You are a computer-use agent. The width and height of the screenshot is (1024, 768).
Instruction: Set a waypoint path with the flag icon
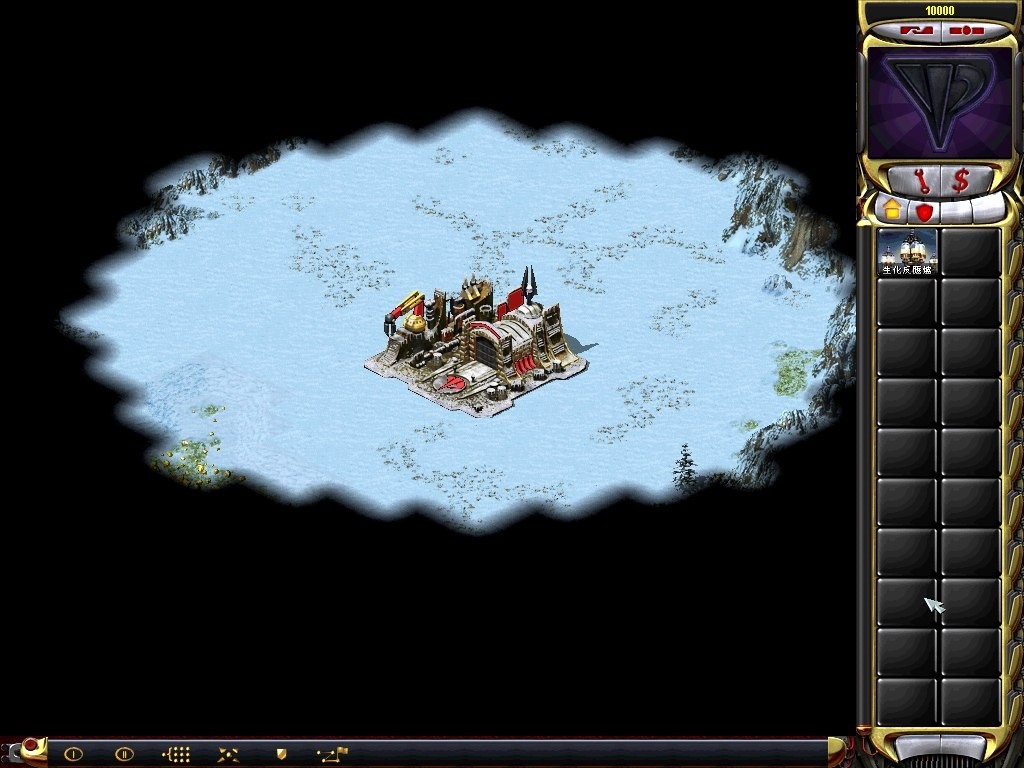pyautogui.click(x=332, y=754)
